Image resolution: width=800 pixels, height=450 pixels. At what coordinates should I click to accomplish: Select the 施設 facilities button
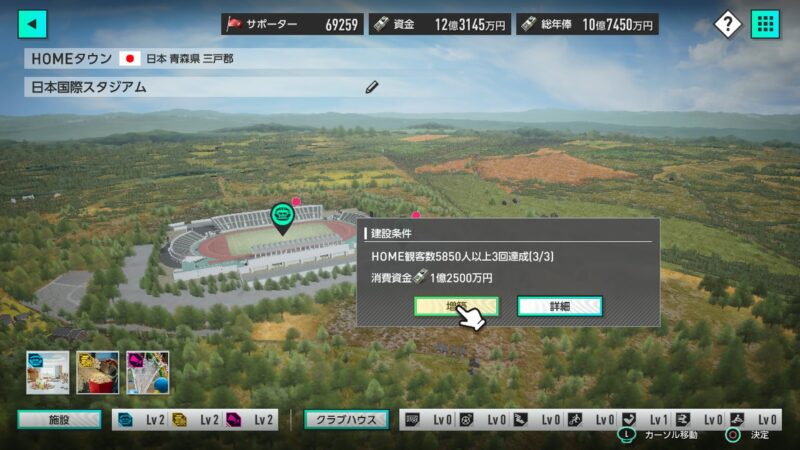pyautogui.click(x=59, y=420)
